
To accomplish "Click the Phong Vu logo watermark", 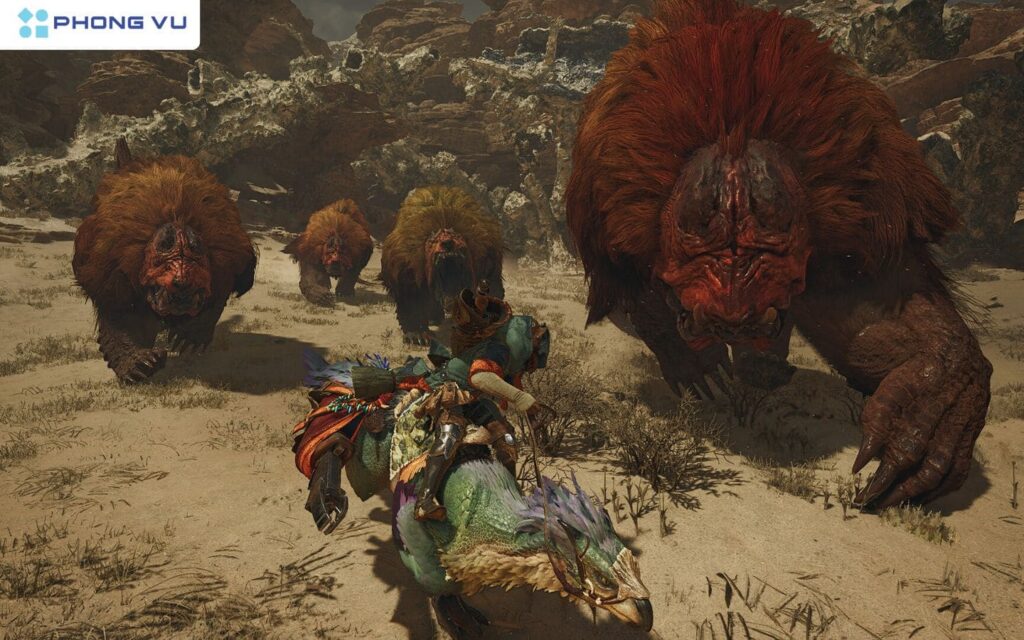I will click(100, 23).
